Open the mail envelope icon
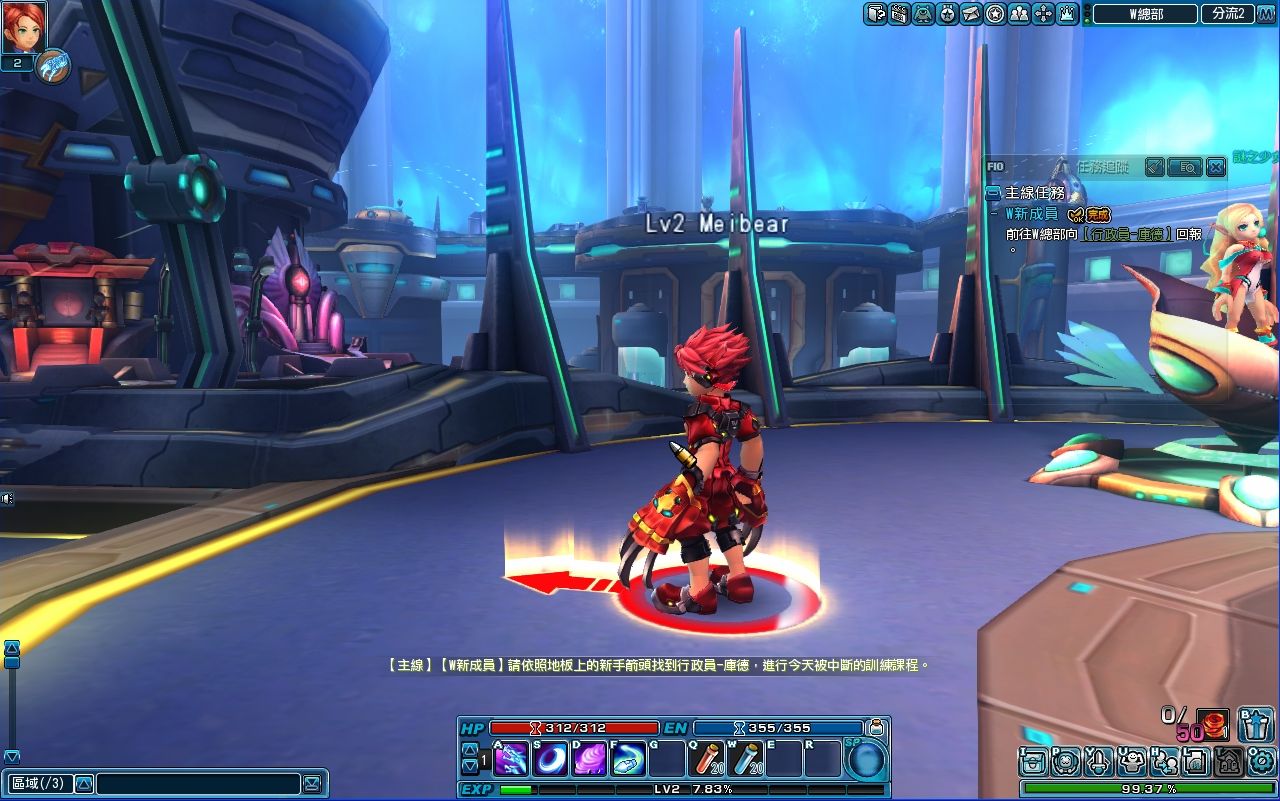The image size is (1280, 801). click(x=971, y=13)
